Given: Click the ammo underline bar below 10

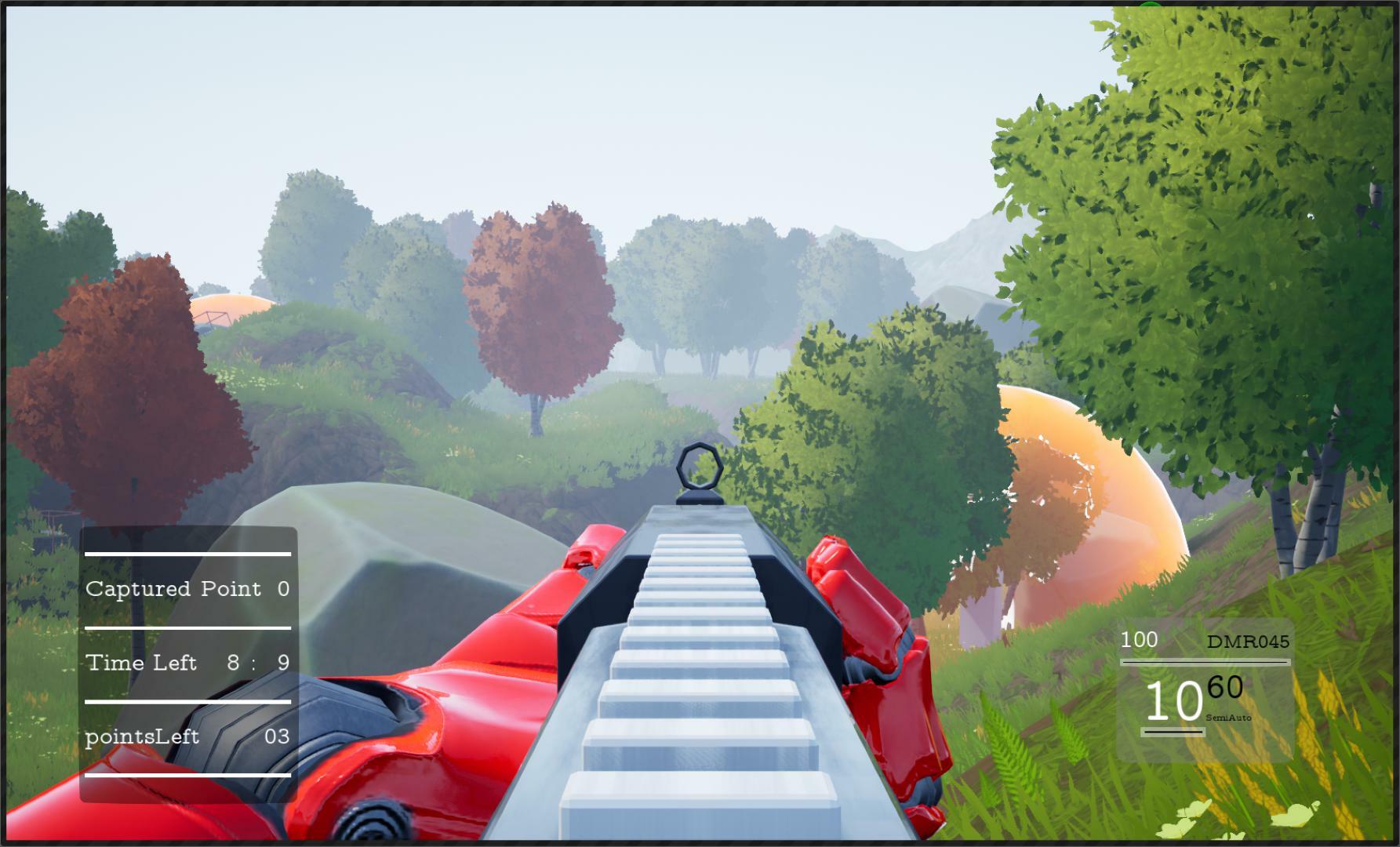Looking at the screenshot, I should 1172,733.
